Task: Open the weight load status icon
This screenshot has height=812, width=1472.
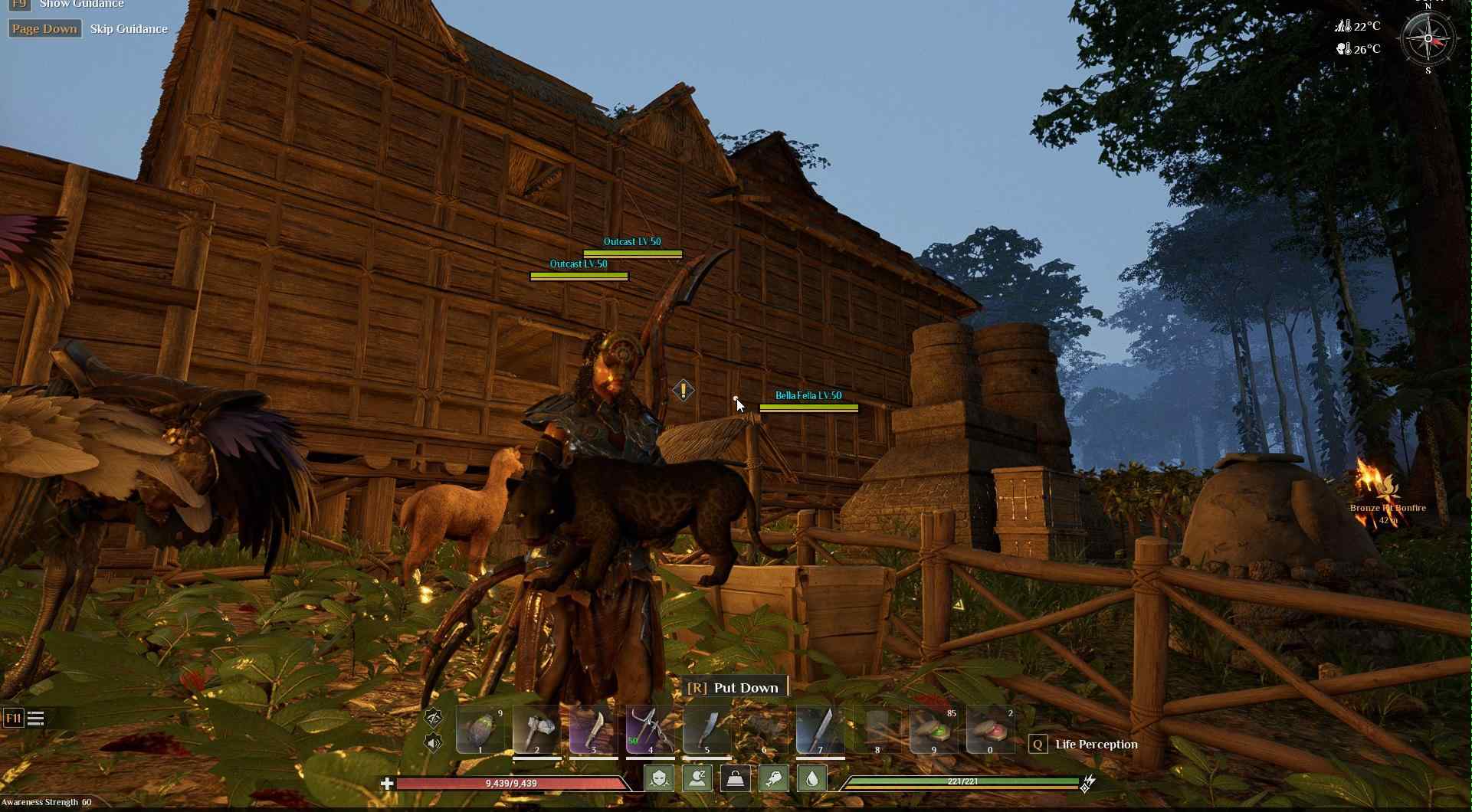Action: pos(735,778)
